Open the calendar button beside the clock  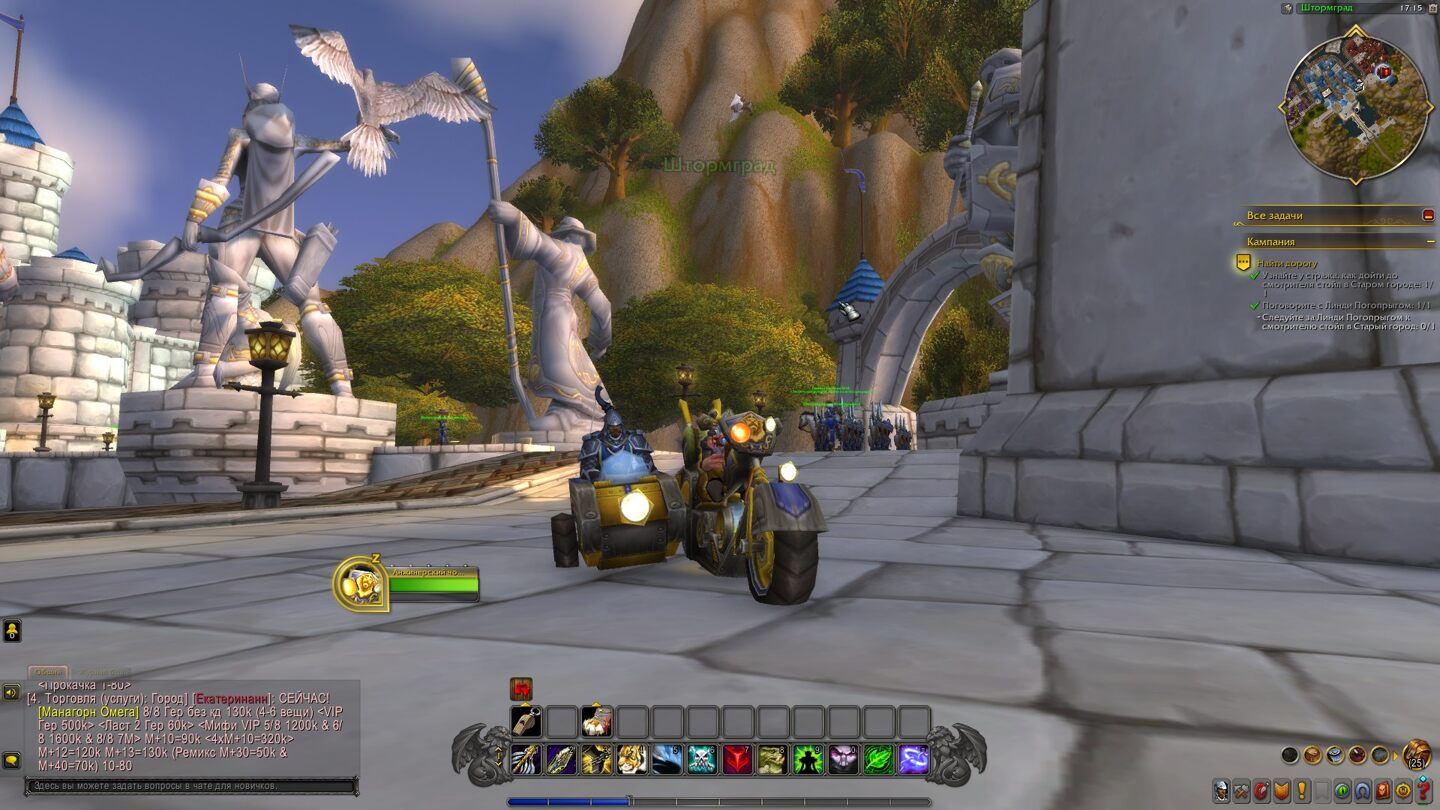1431,8
